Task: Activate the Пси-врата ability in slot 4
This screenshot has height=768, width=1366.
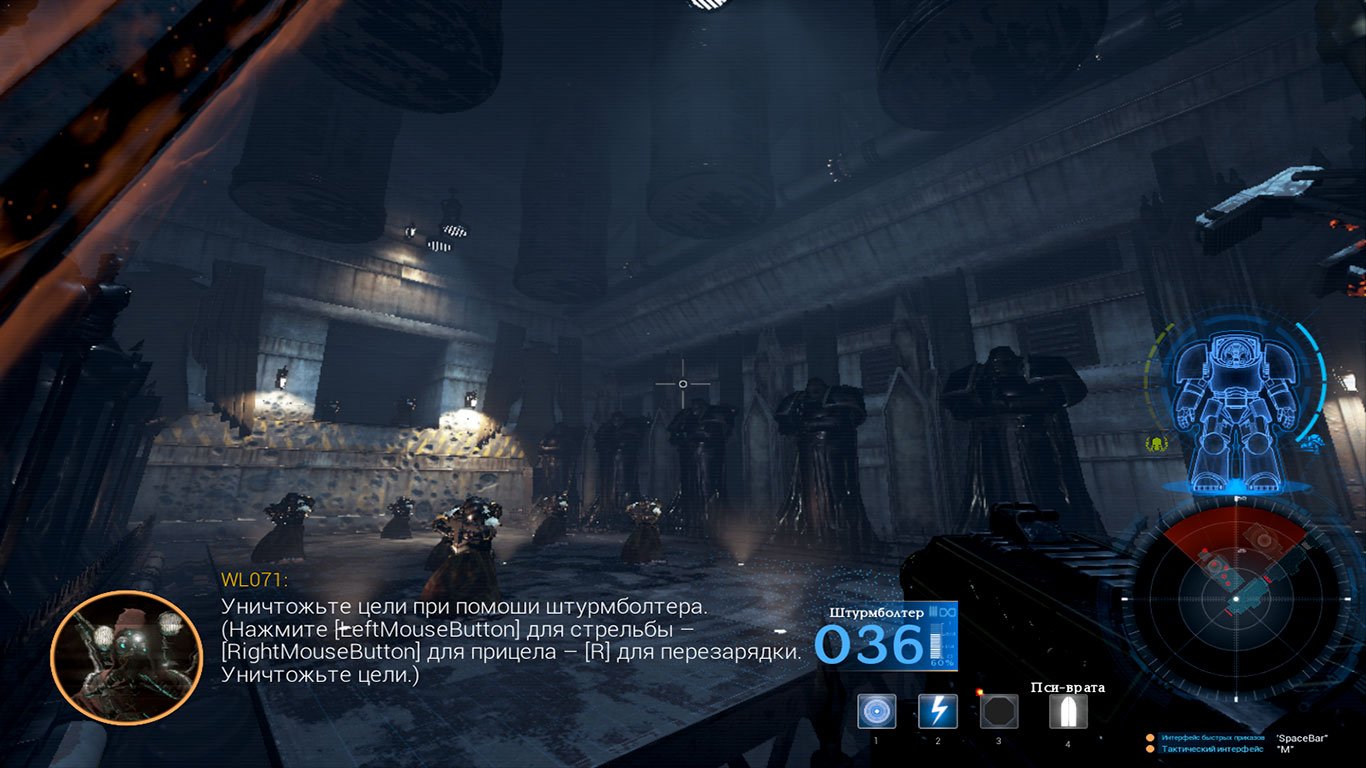Action: 1069,712
